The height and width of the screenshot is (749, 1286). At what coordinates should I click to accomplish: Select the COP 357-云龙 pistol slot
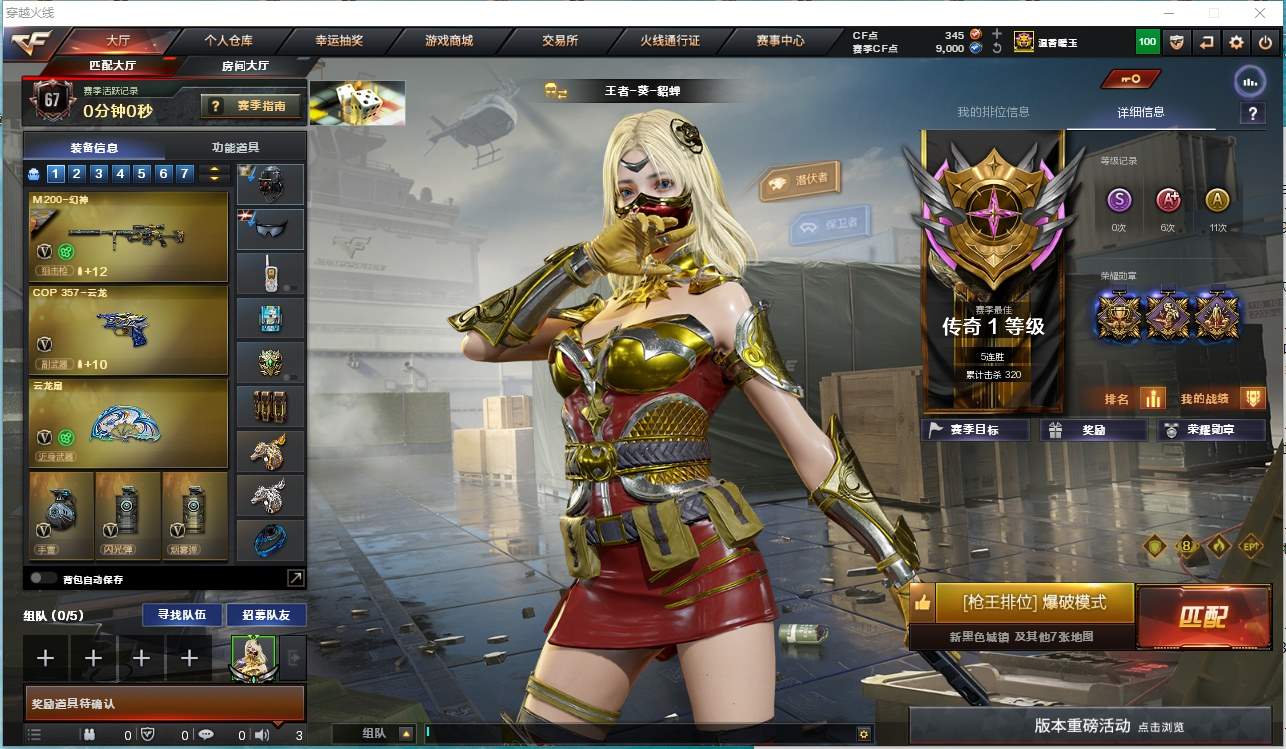pyautogui.click(x=129, y=330)
